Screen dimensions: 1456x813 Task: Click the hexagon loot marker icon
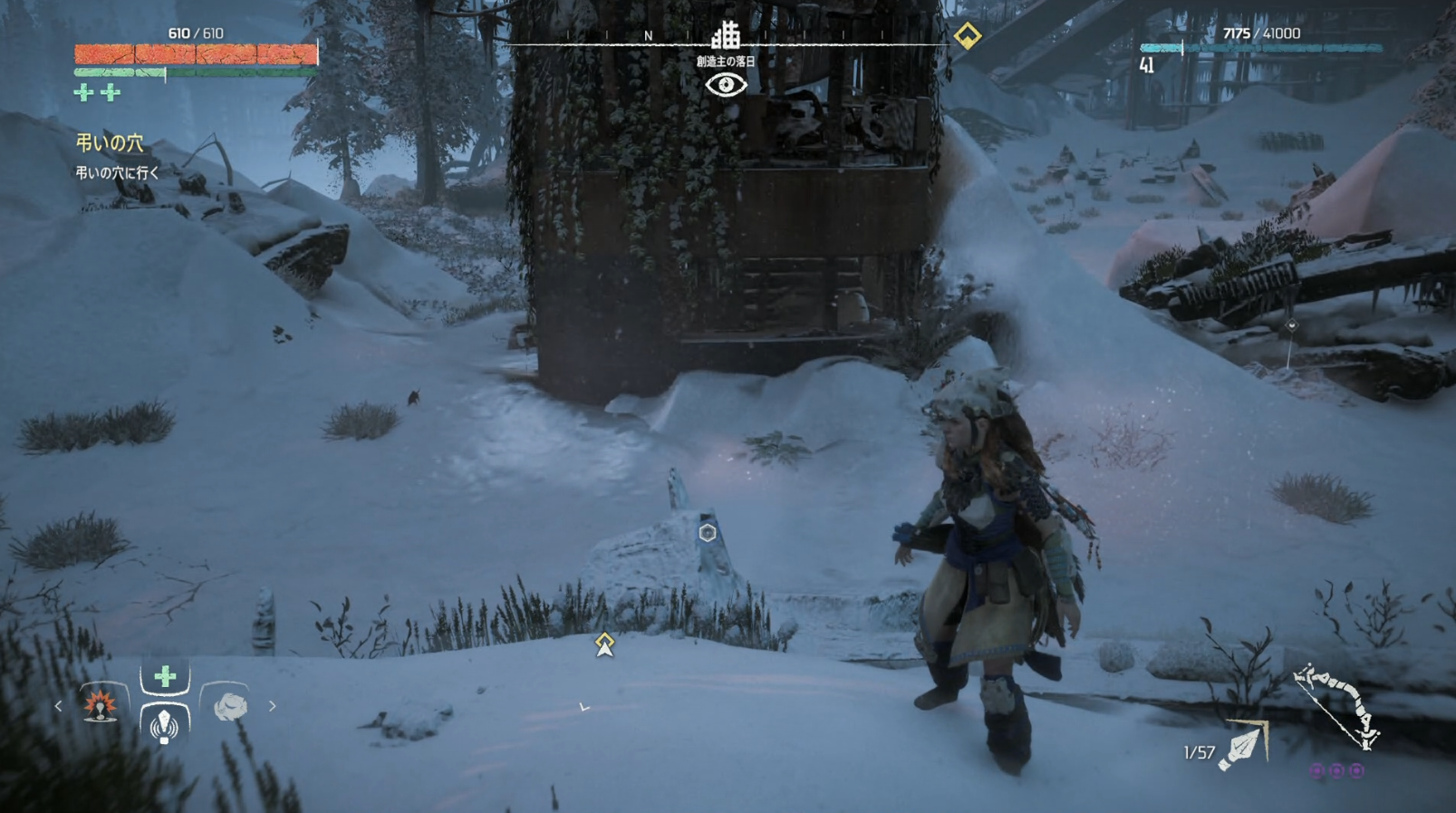tap(708, 533)
